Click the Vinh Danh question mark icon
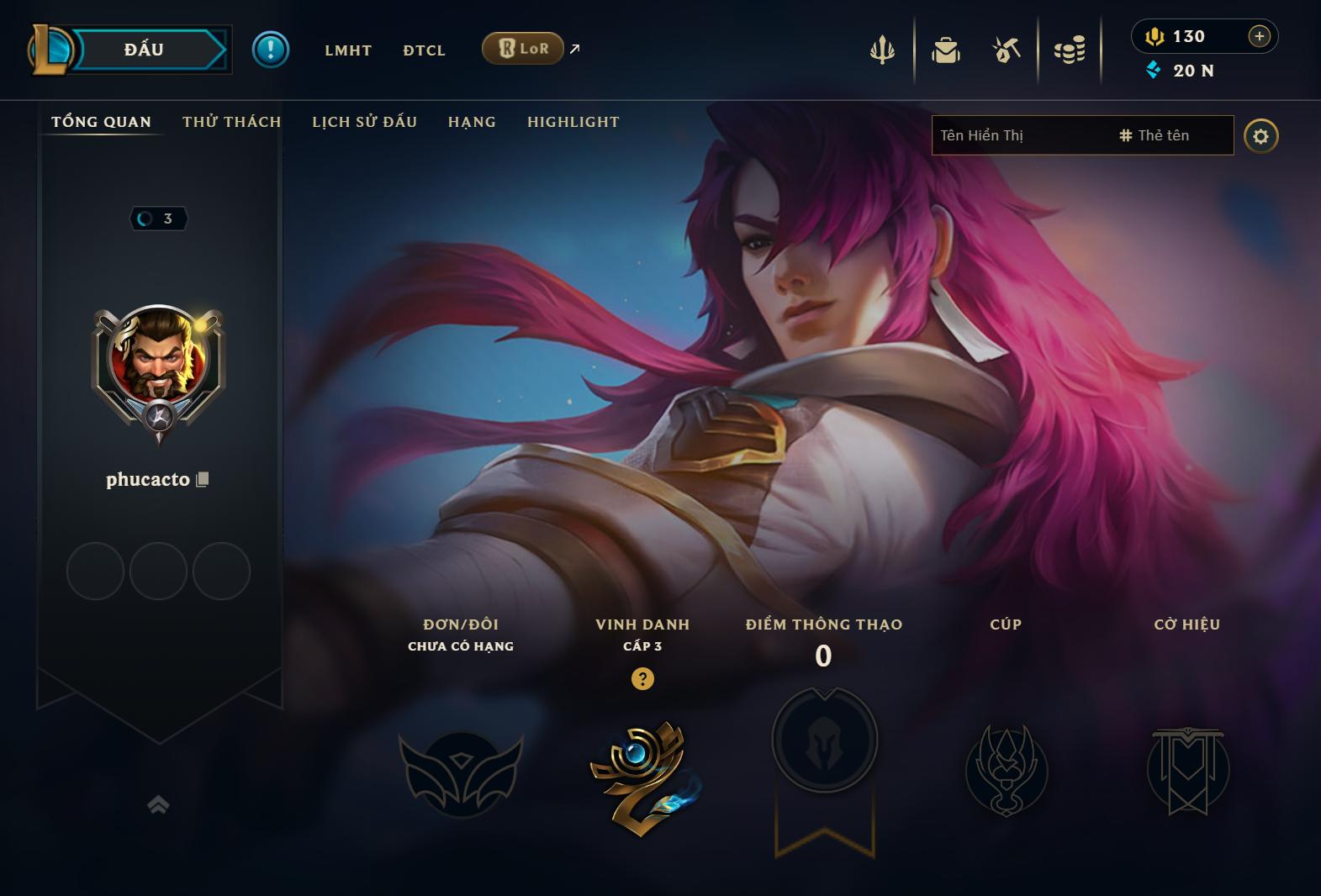 click(x=642, y=679)
